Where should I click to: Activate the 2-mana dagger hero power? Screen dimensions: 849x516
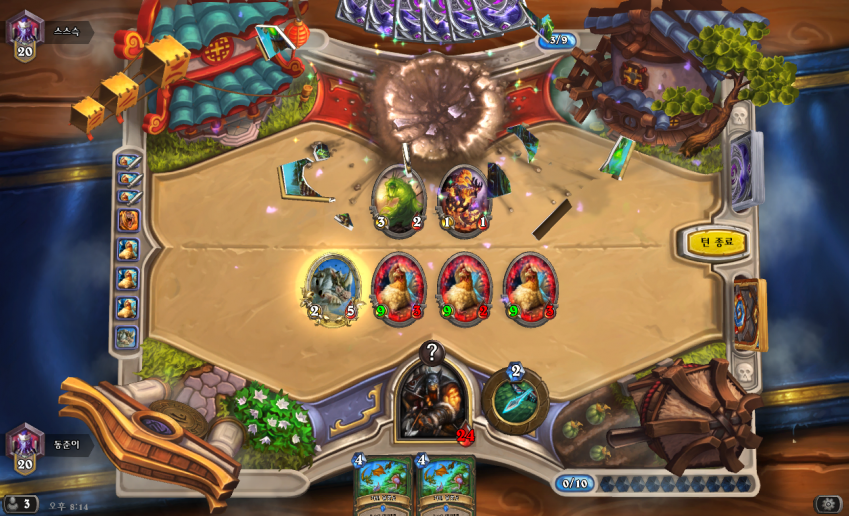(x=515, y=400)
